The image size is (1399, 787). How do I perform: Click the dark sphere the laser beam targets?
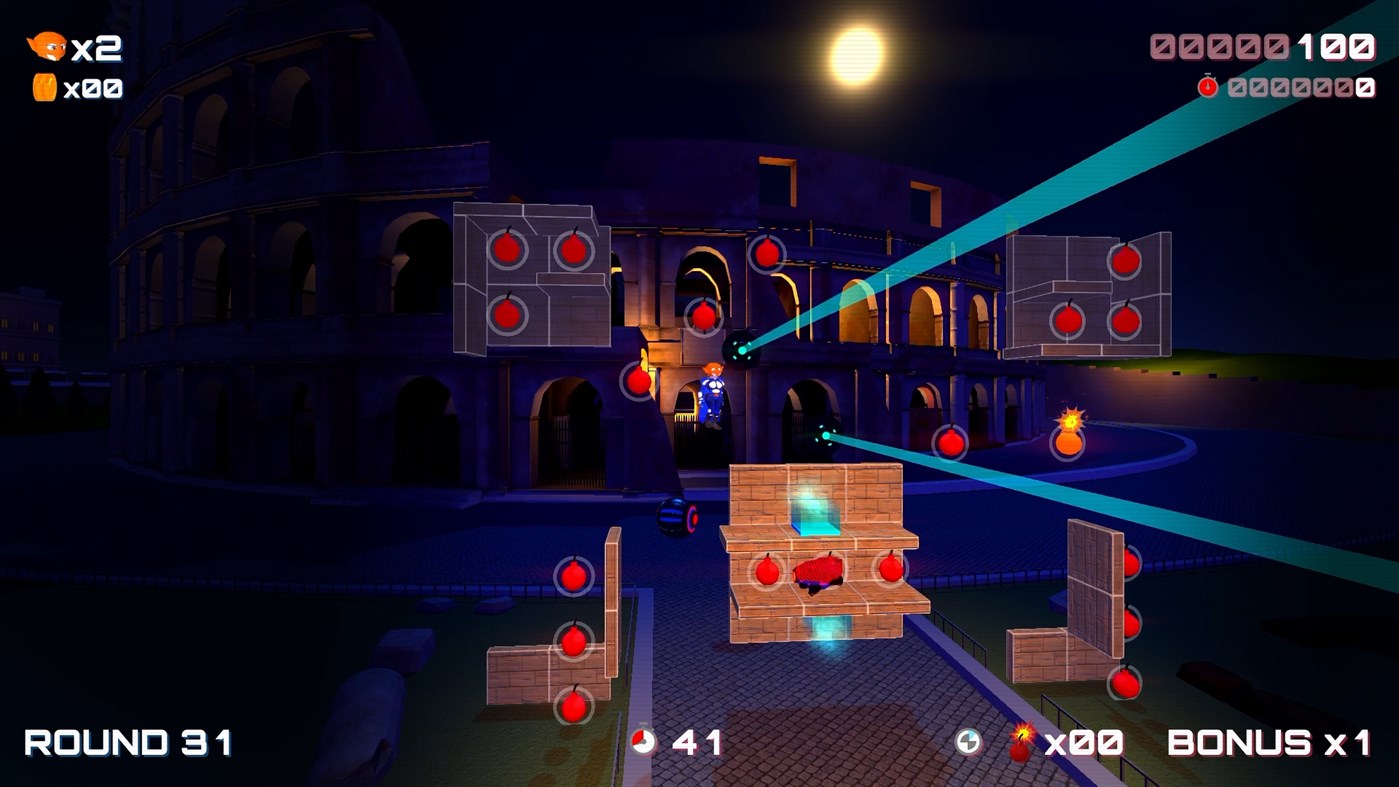coord(742,348)
